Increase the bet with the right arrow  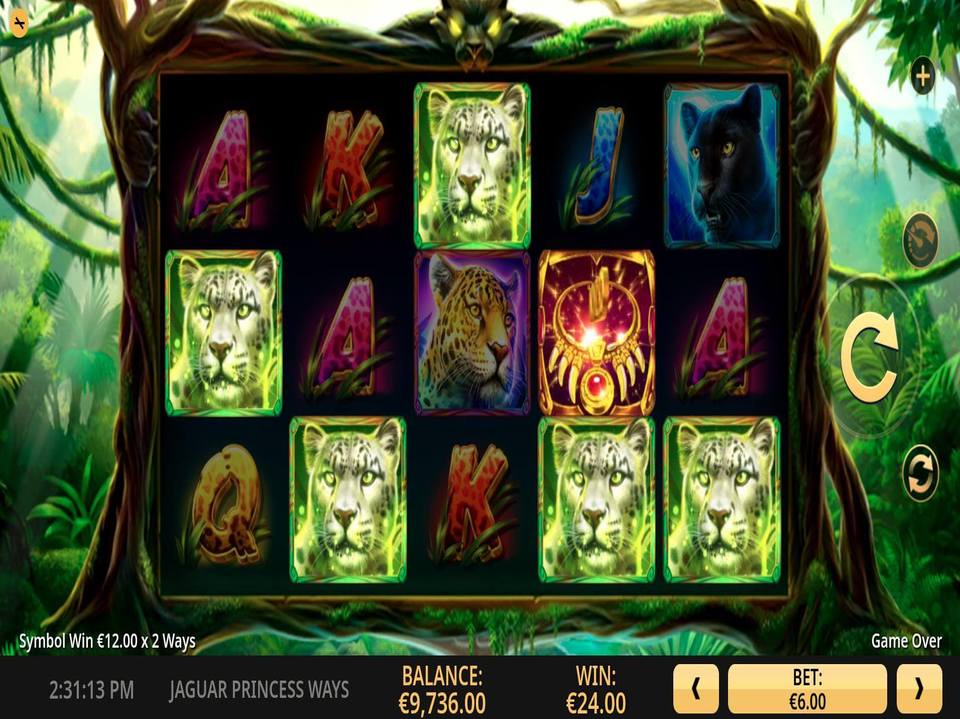(918, 688)
